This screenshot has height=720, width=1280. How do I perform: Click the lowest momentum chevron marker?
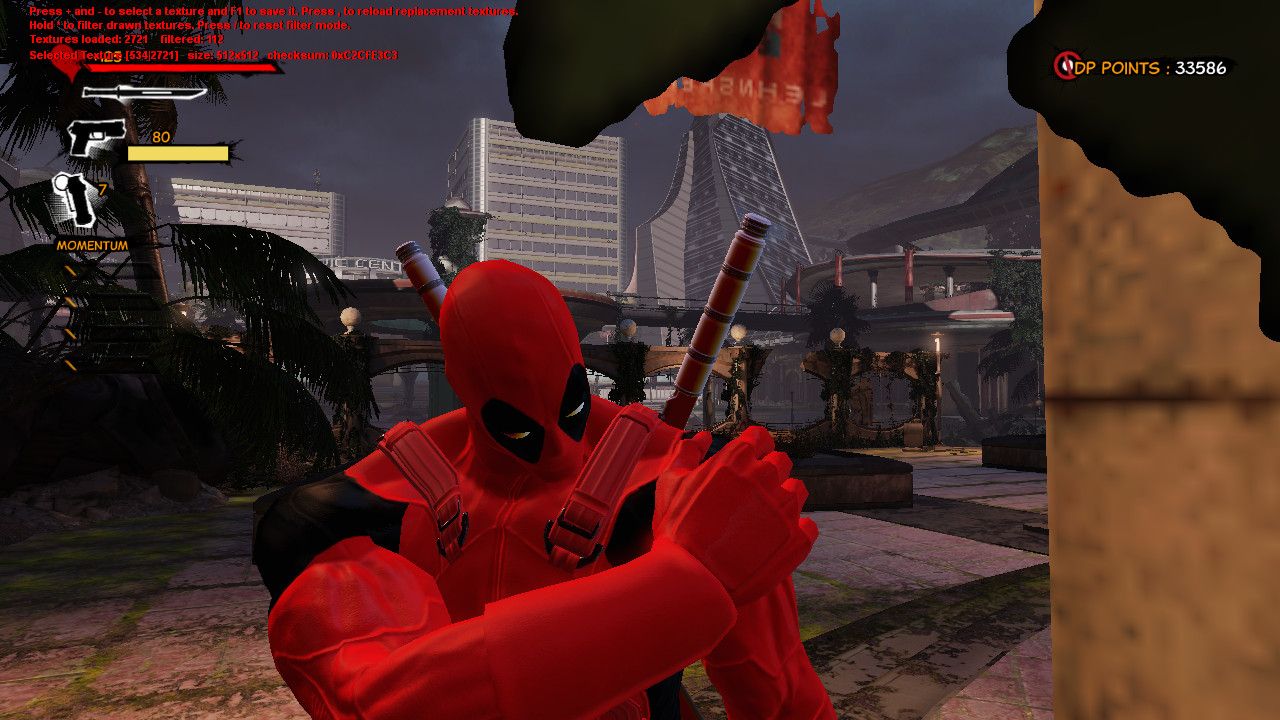70,364
